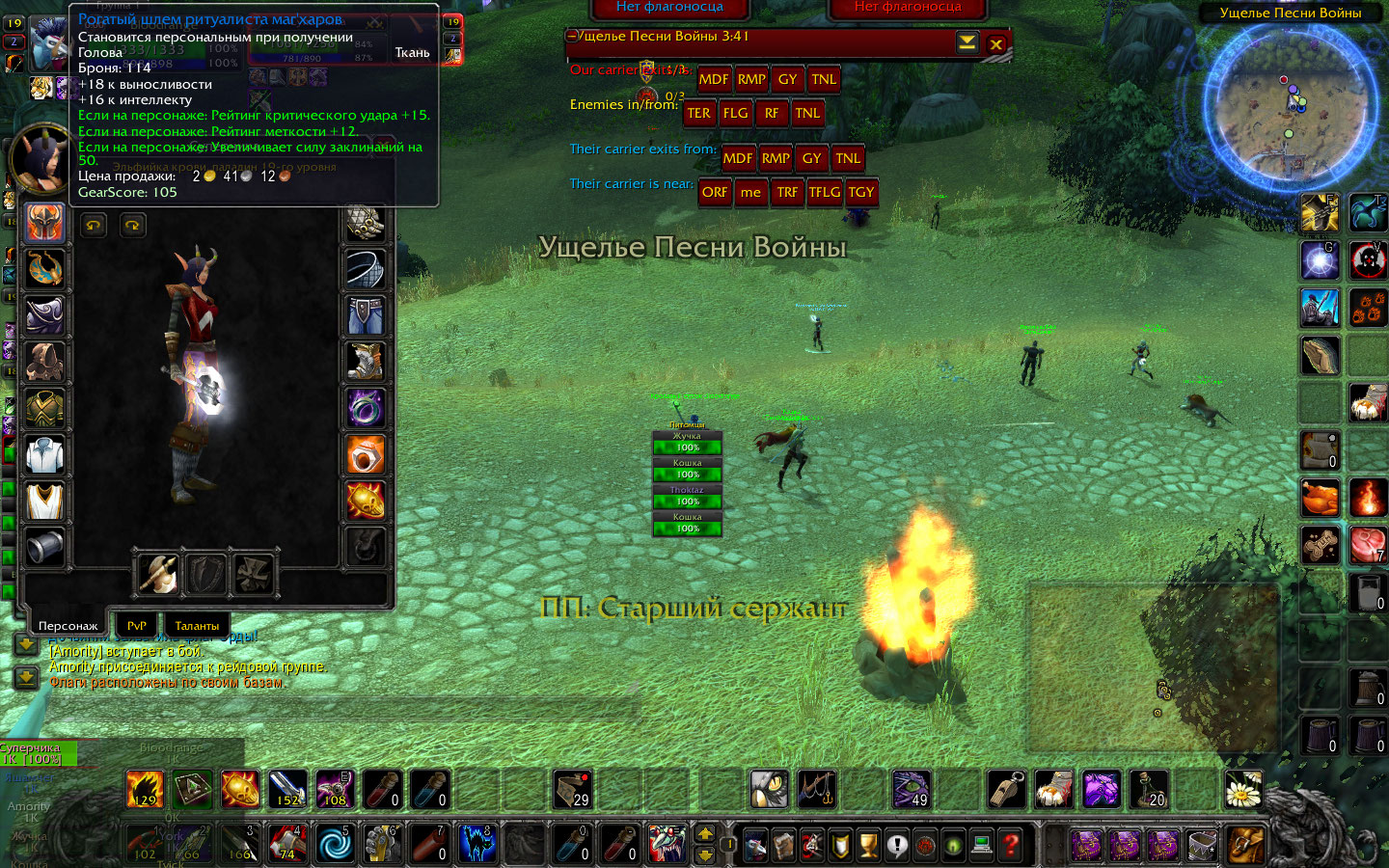Image resolution: width=1389 pixels, height=868 pixels.
Task: Open the gold trophy achievements button
Action: click(868, 846)
